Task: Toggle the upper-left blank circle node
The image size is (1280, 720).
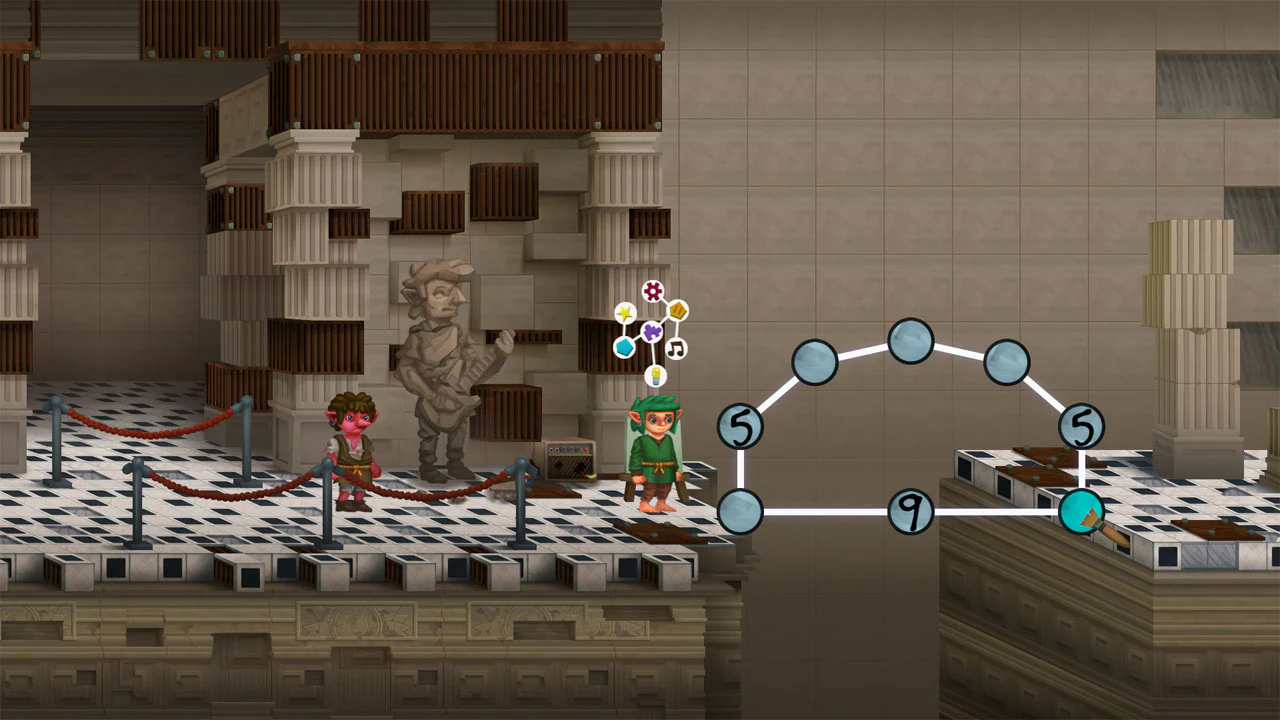Action: click(x=816, y=362)
